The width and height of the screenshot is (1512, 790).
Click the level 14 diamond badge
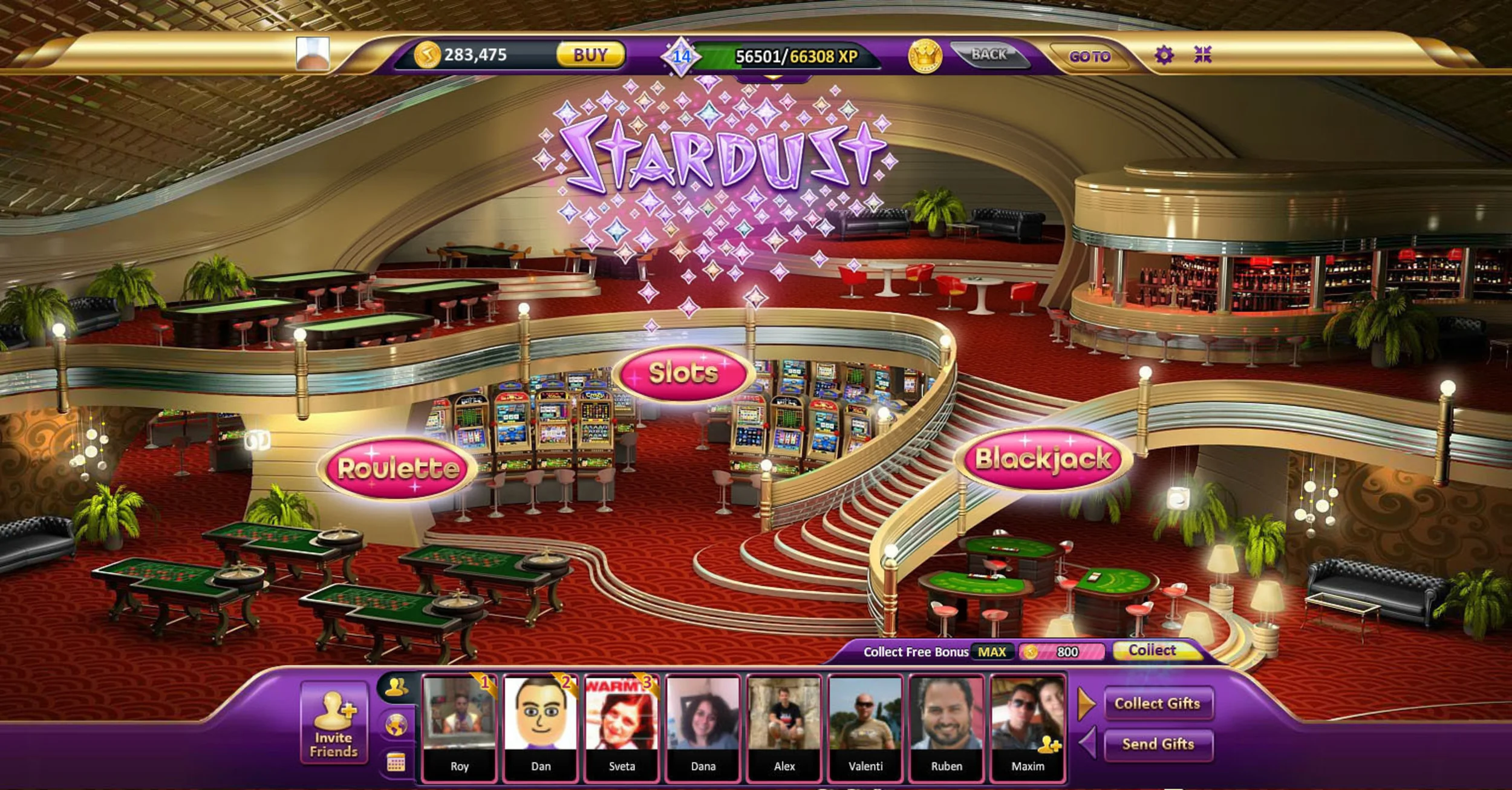[680, 56]
